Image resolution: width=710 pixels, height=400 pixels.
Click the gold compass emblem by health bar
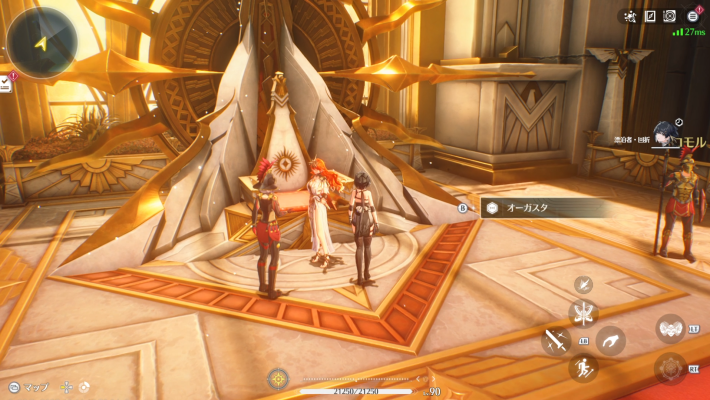278,379
